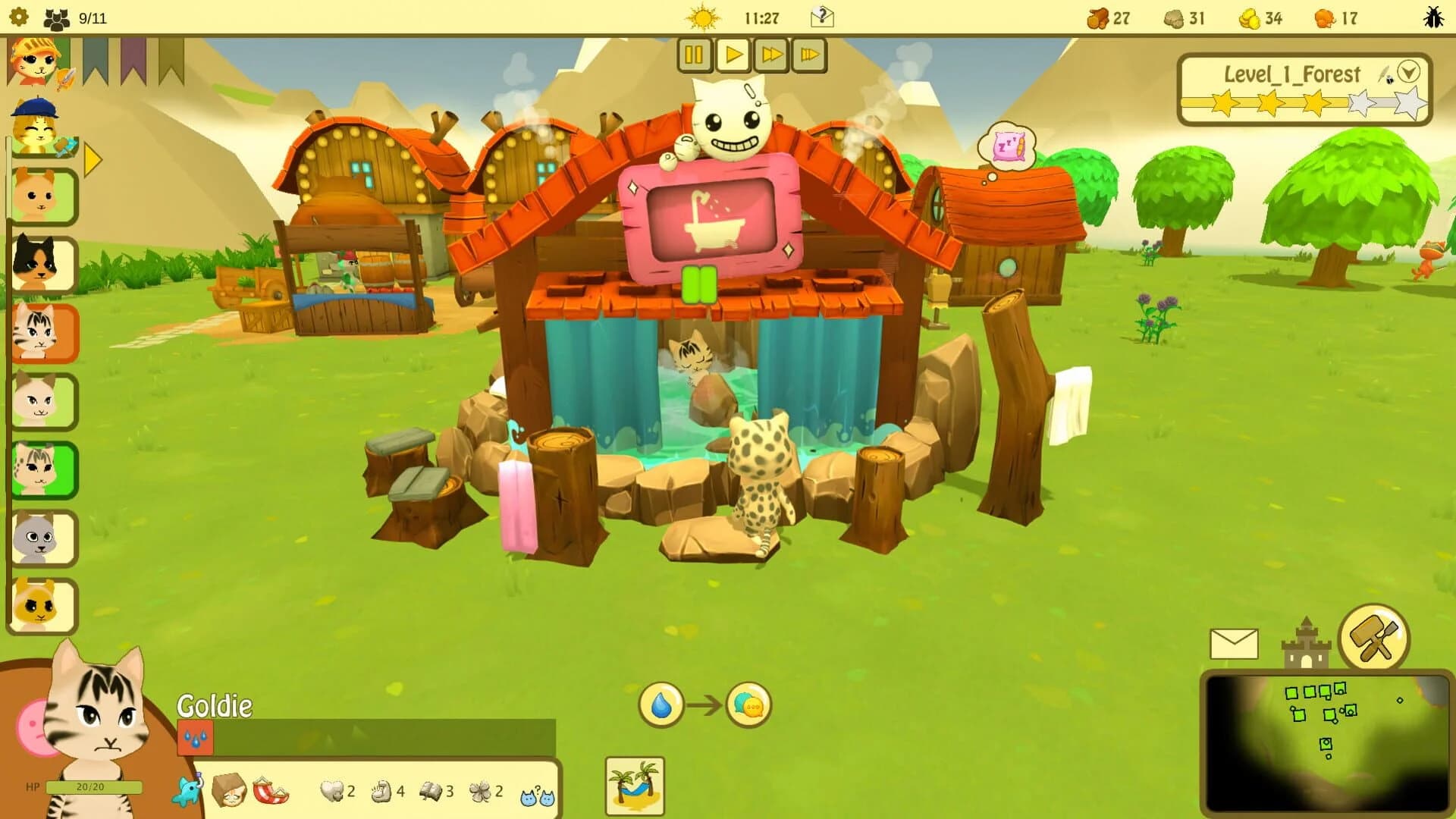Click the gold coins resource icon
1456x819 pixels.
click(1251, 18)
